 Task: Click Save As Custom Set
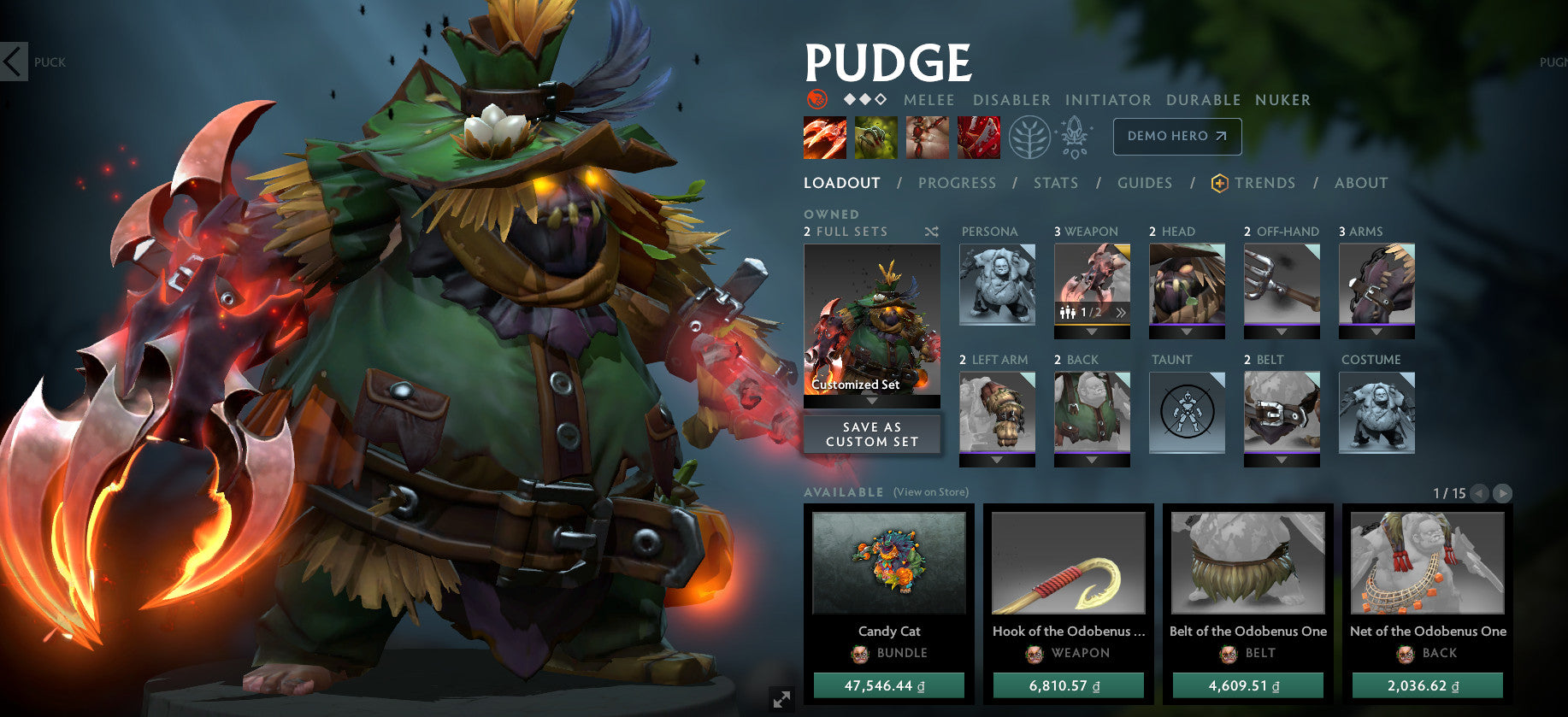(871, 434)
